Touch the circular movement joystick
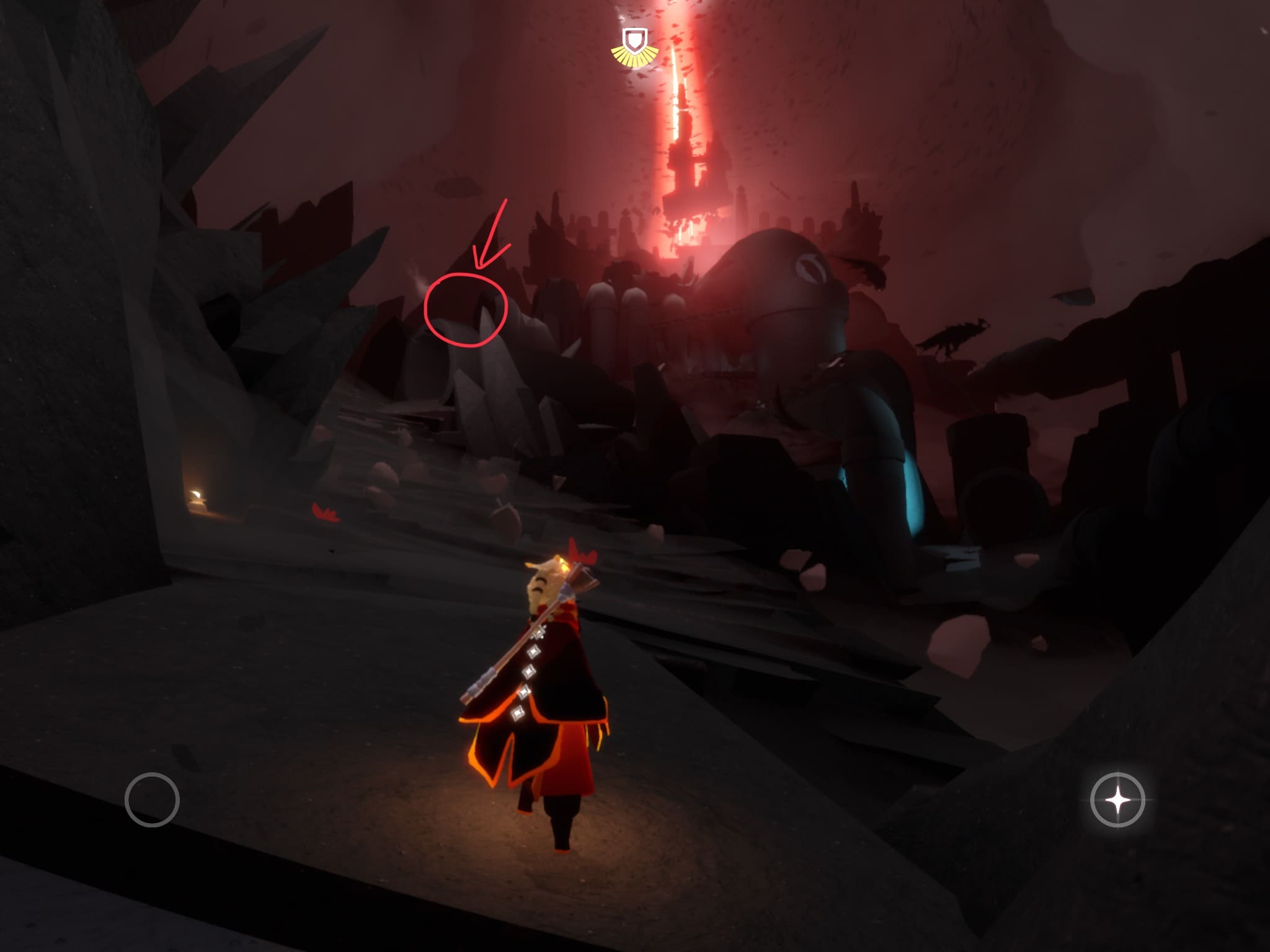The height and width of the screenshot is (952, 1270). (x=152, y=800)
